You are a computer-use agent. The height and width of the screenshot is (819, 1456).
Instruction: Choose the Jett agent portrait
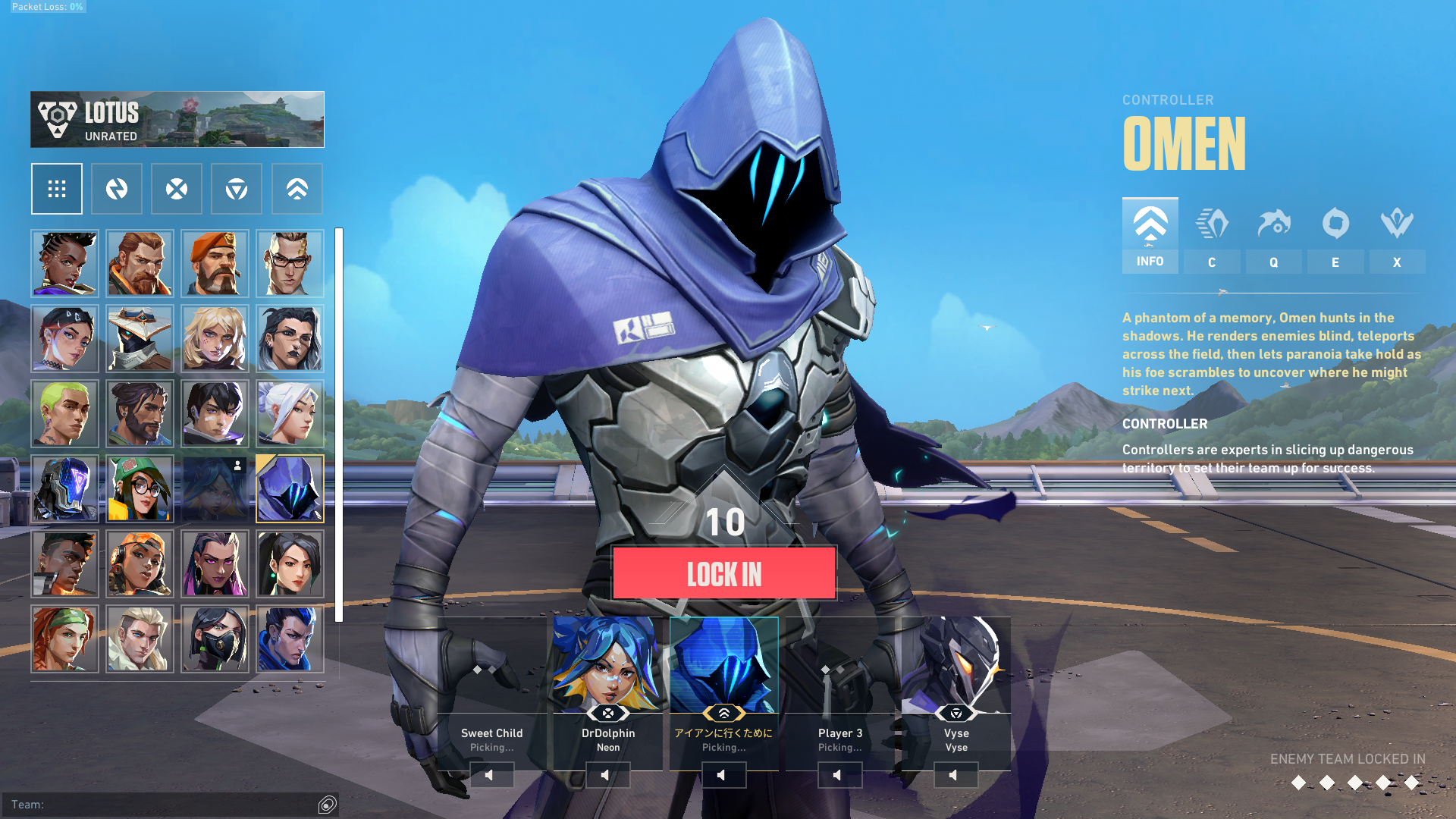tap(290, 414)
